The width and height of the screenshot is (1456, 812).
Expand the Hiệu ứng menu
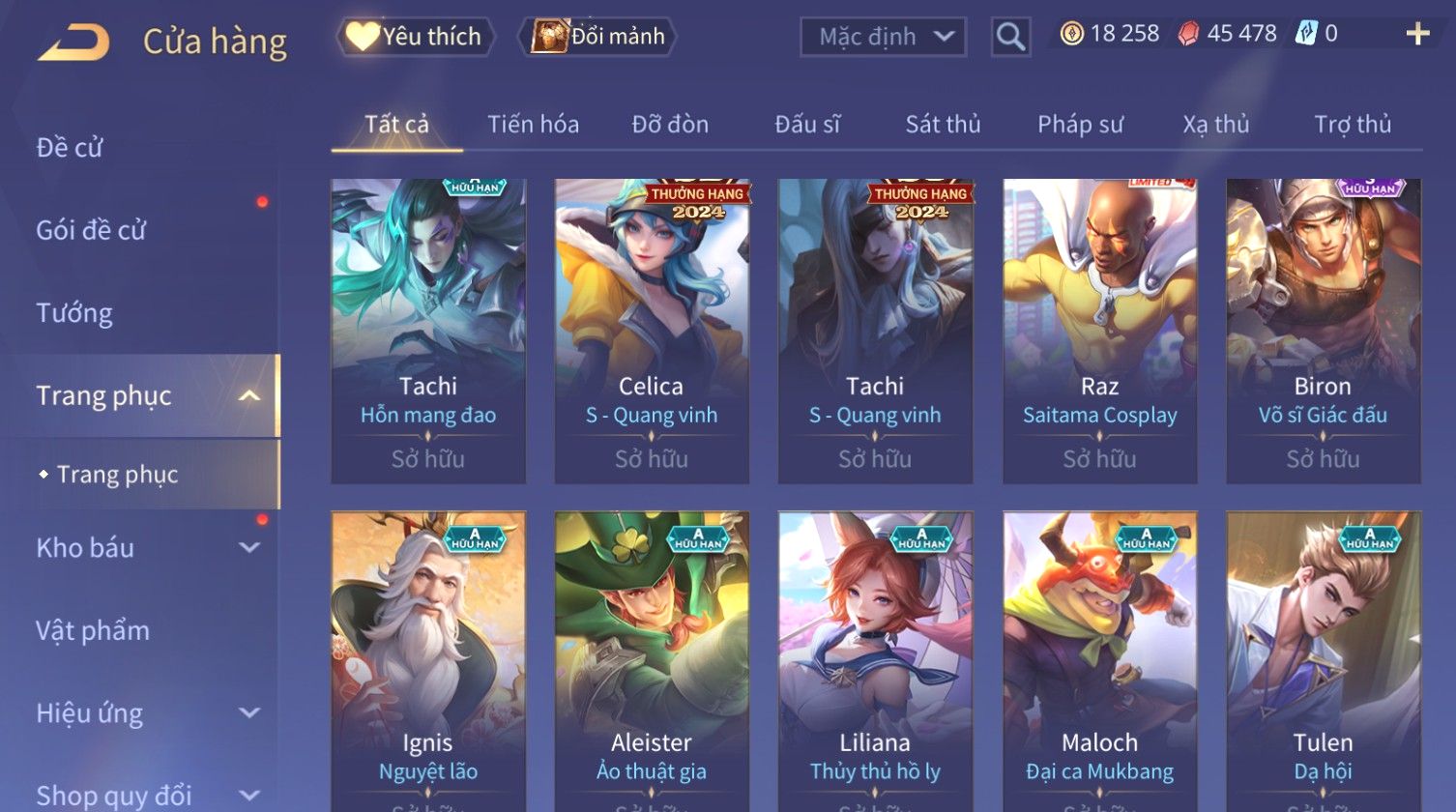click(x=145, y=713)
